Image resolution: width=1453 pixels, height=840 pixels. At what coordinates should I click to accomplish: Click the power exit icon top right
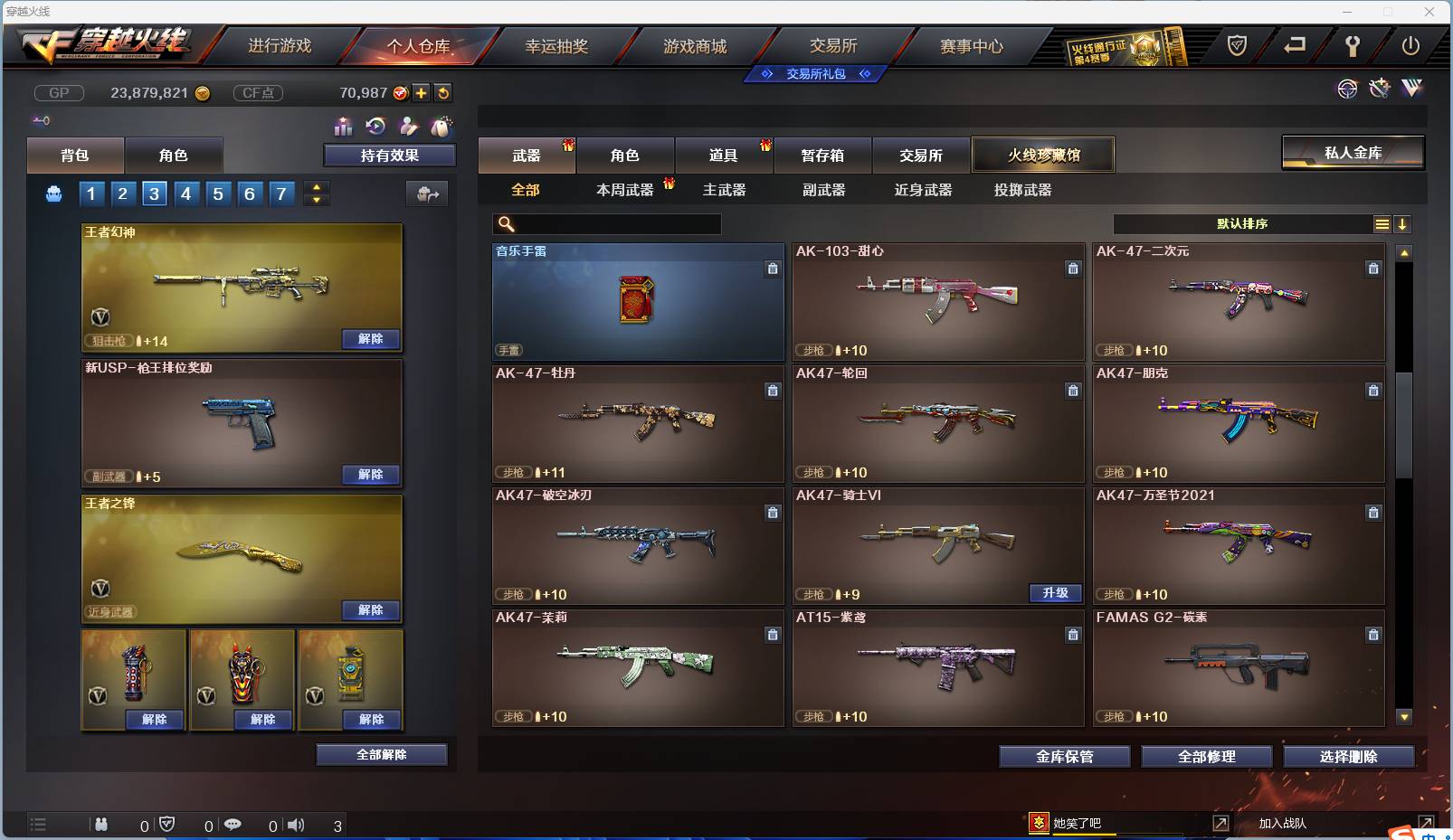pos(1410,44)
